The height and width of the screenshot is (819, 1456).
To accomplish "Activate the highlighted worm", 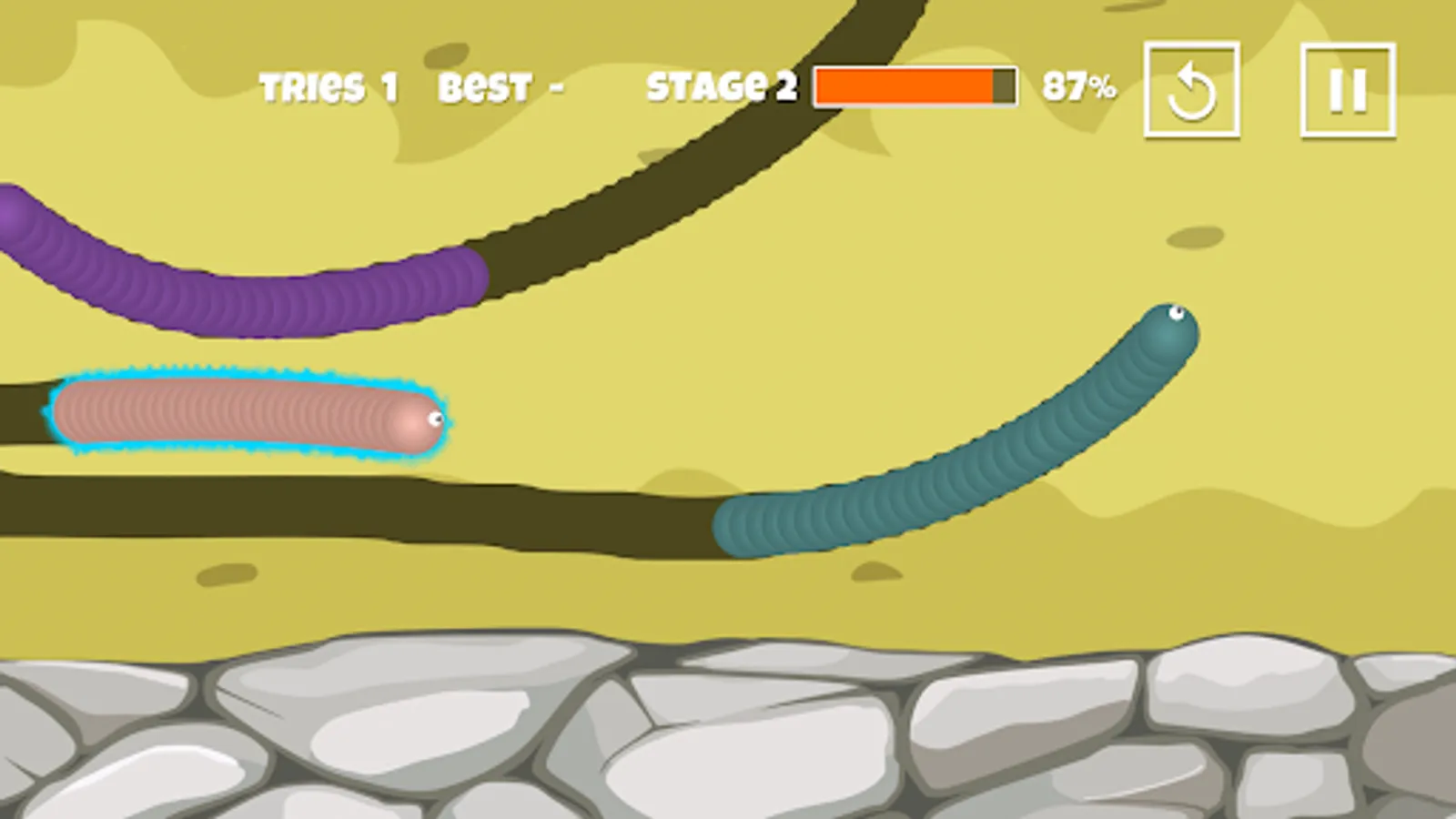I will point(246,414).
